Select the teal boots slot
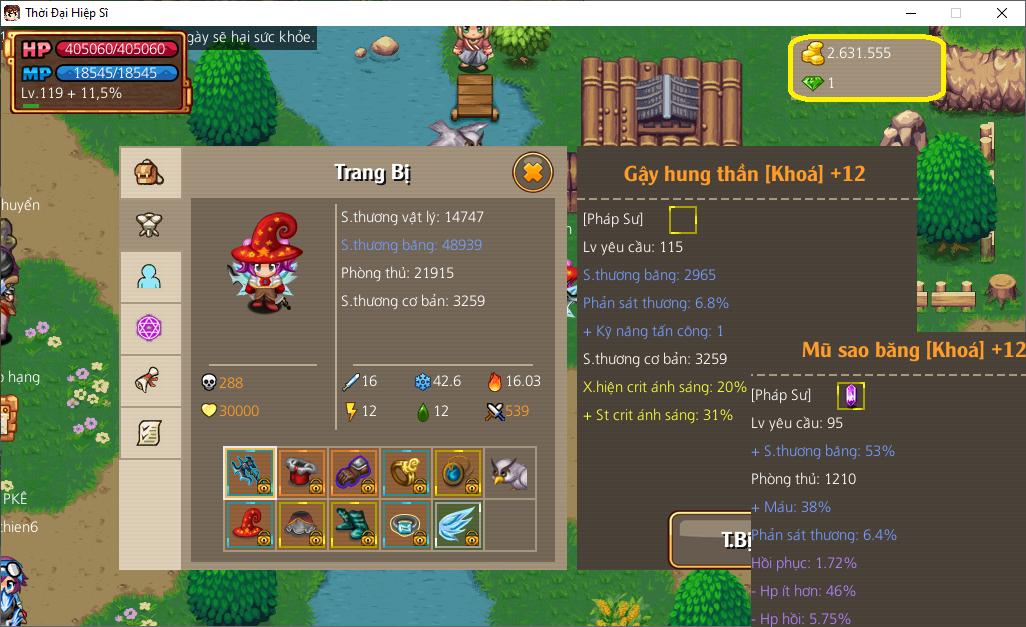Screen dimensions: 1026x627 pos(354,525)
